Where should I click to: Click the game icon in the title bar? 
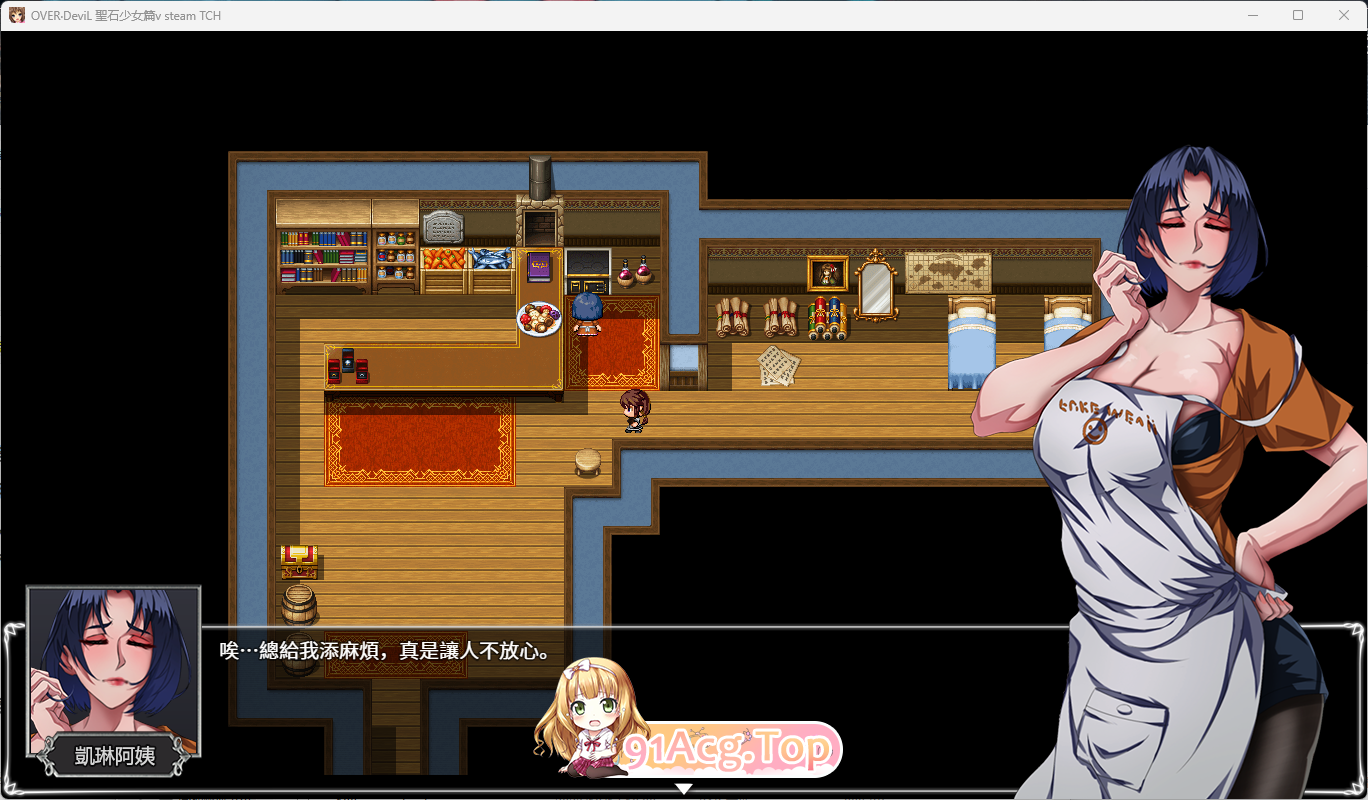click(18, 15)
